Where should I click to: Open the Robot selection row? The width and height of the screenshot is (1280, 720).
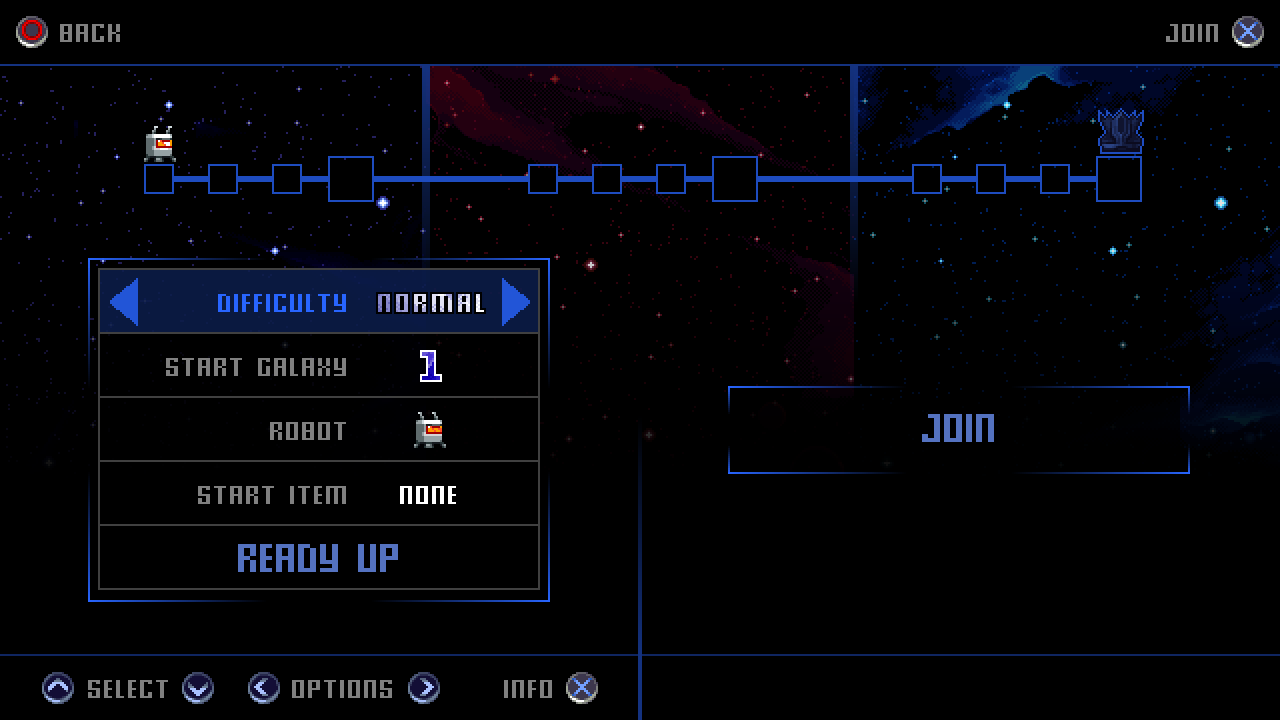pyautogui.click(x=319, y=429)
